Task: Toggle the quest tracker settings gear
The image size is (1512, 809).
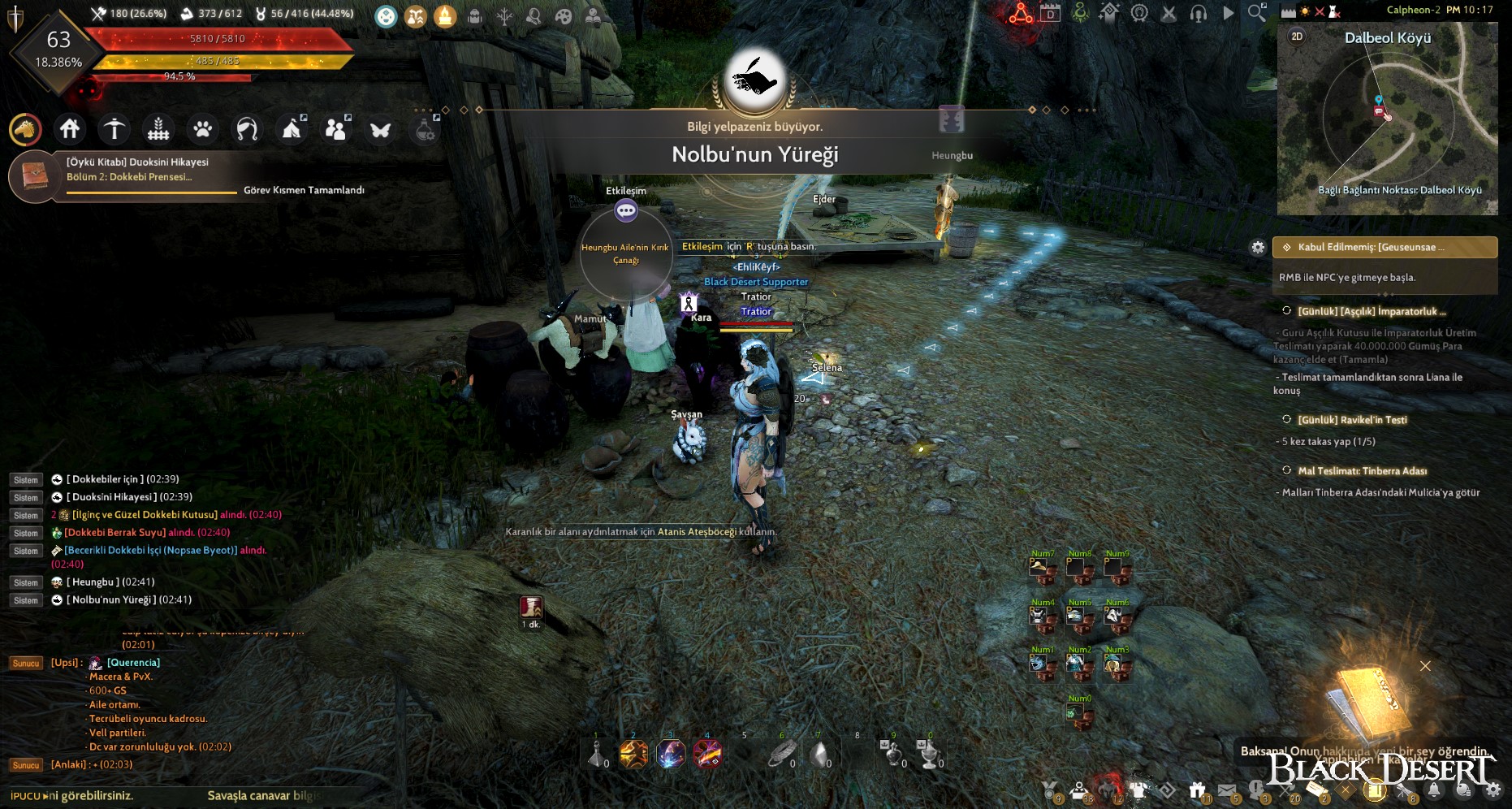Action: [1257, 247]
